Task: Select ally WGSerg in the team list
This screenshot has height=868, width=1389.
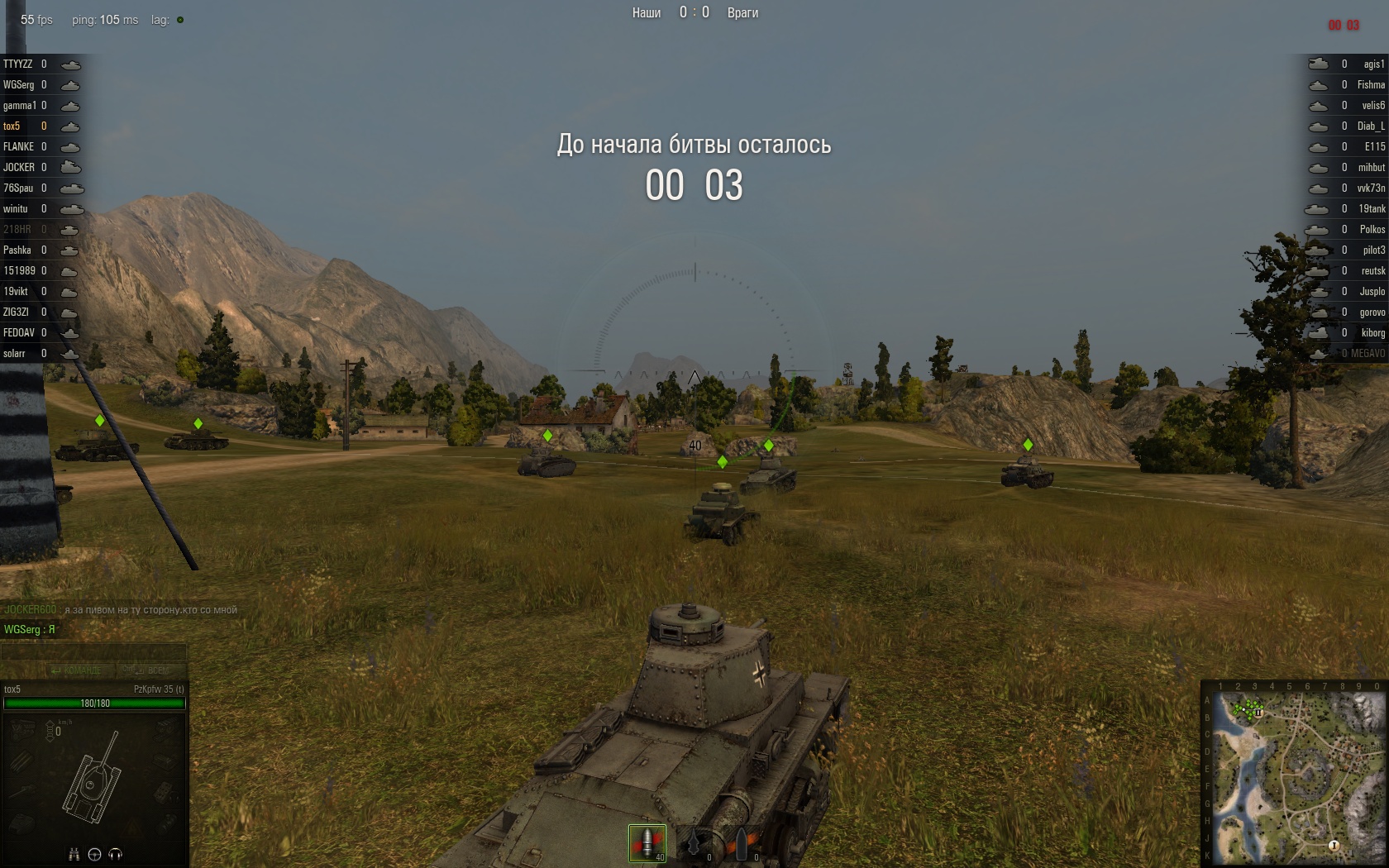Action: pos(19,85)
